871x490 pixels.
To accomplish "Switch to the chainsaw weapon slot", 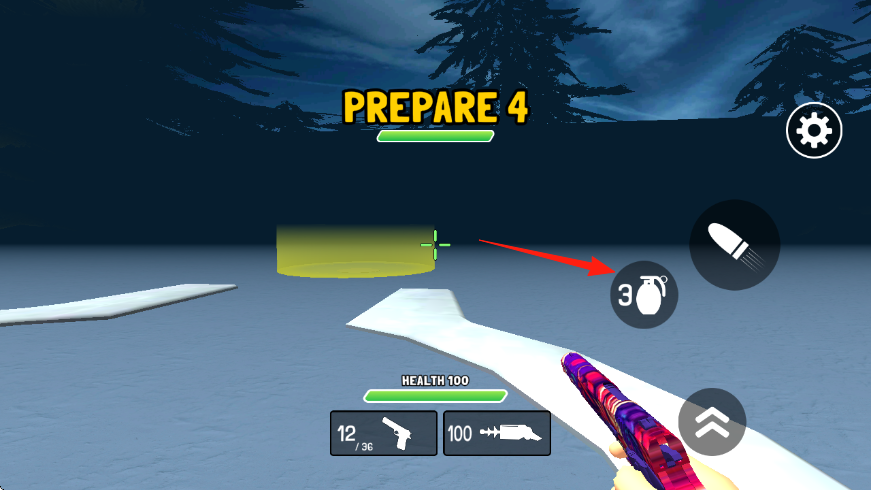I will (497, 433).
